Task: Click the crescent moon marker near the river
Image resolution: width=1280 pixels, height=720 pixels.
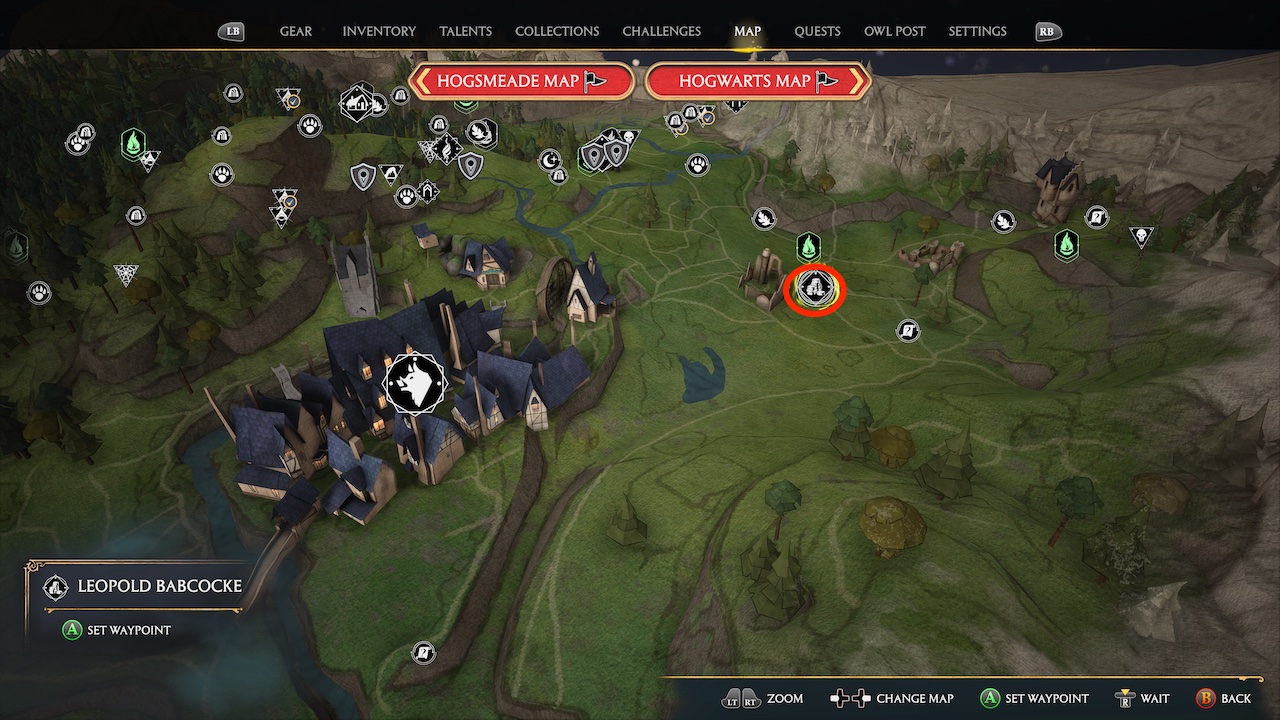Action: pos(551,159)
